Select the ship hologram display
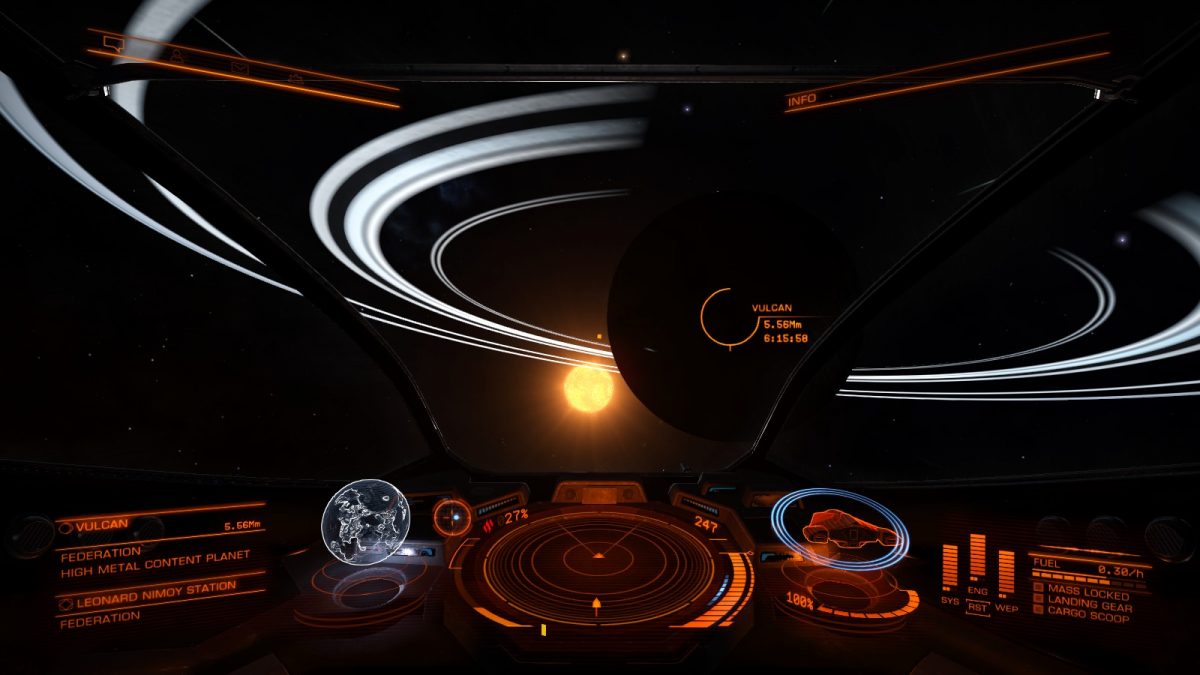This screenshot has height=675, width=1200. click(x=838, y=529)
